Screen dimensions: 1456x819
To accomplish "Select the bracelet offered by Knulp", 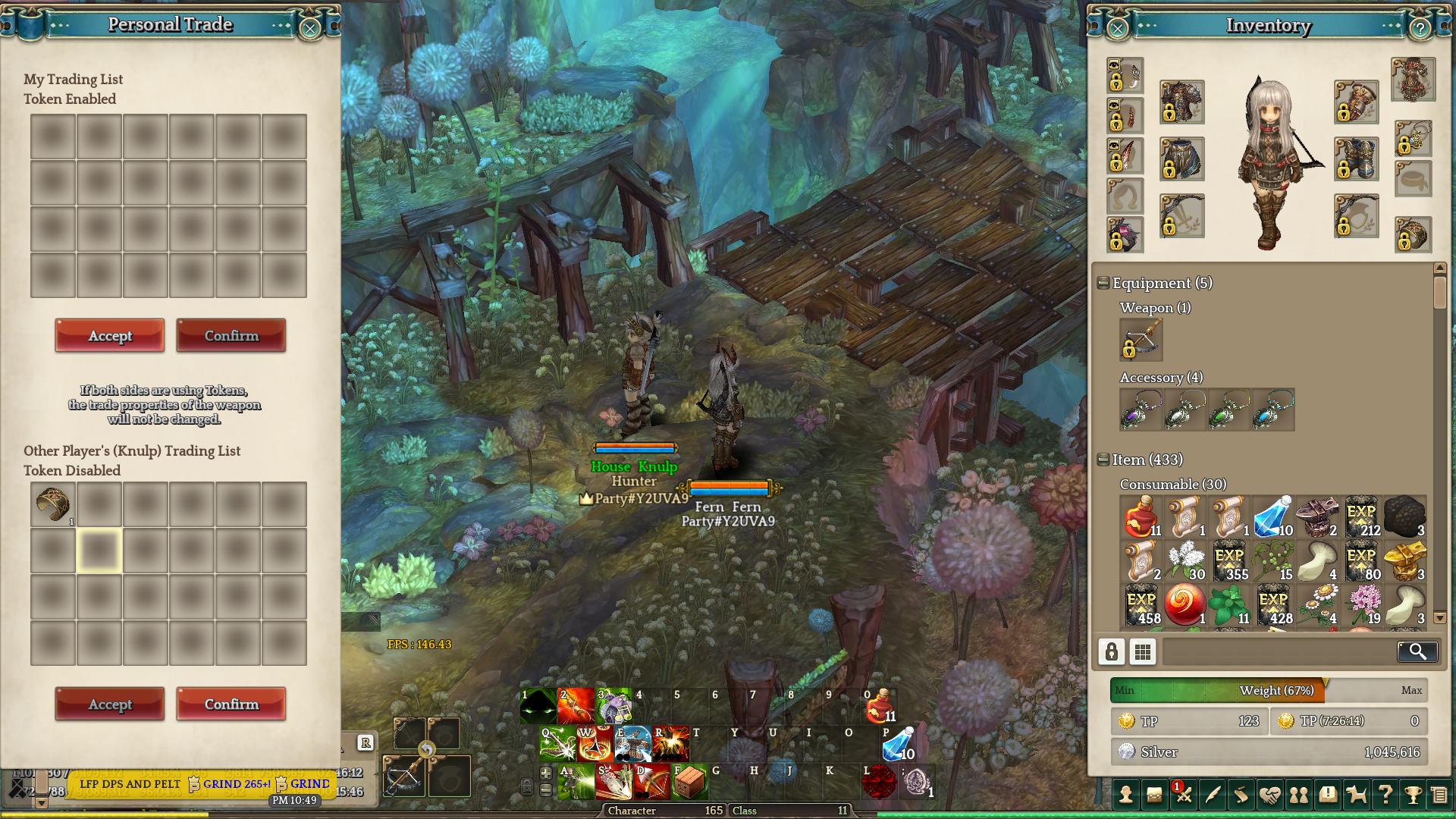I will (52, 504).
